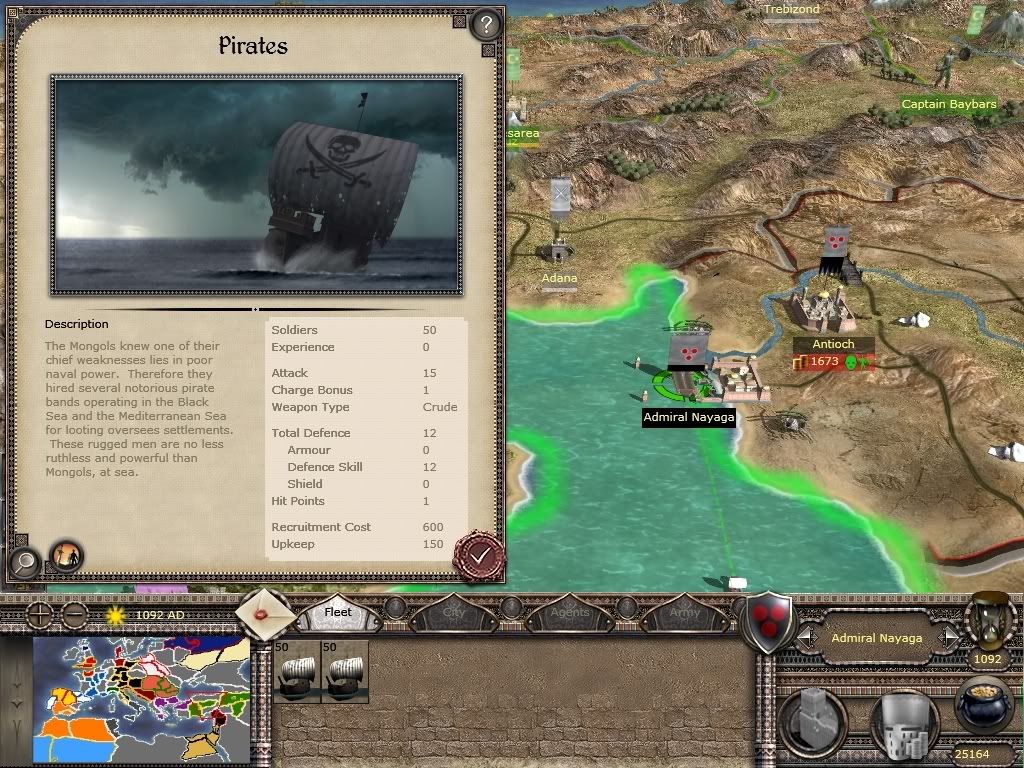Switch to the Fleet tab

coord(339,611)
